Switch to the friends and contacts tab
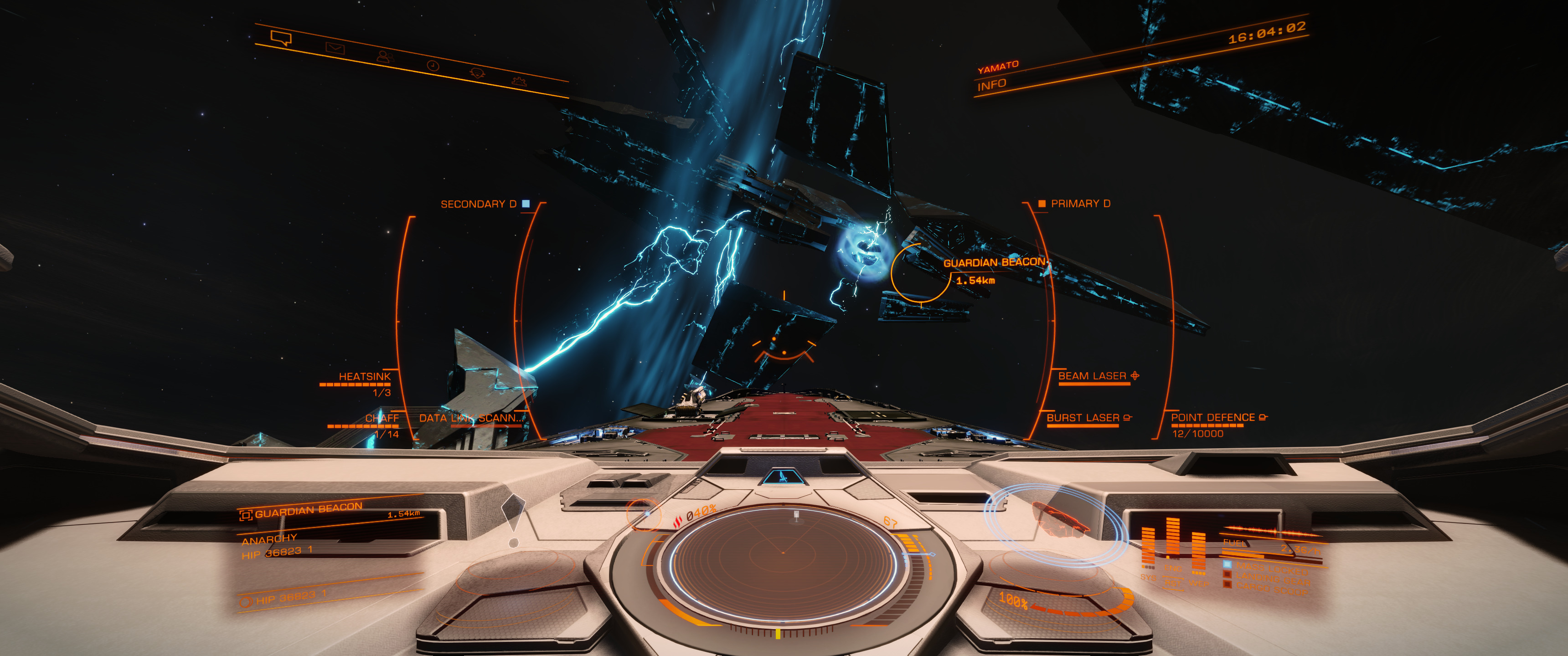1568x656 pixels. coord(384,56)
